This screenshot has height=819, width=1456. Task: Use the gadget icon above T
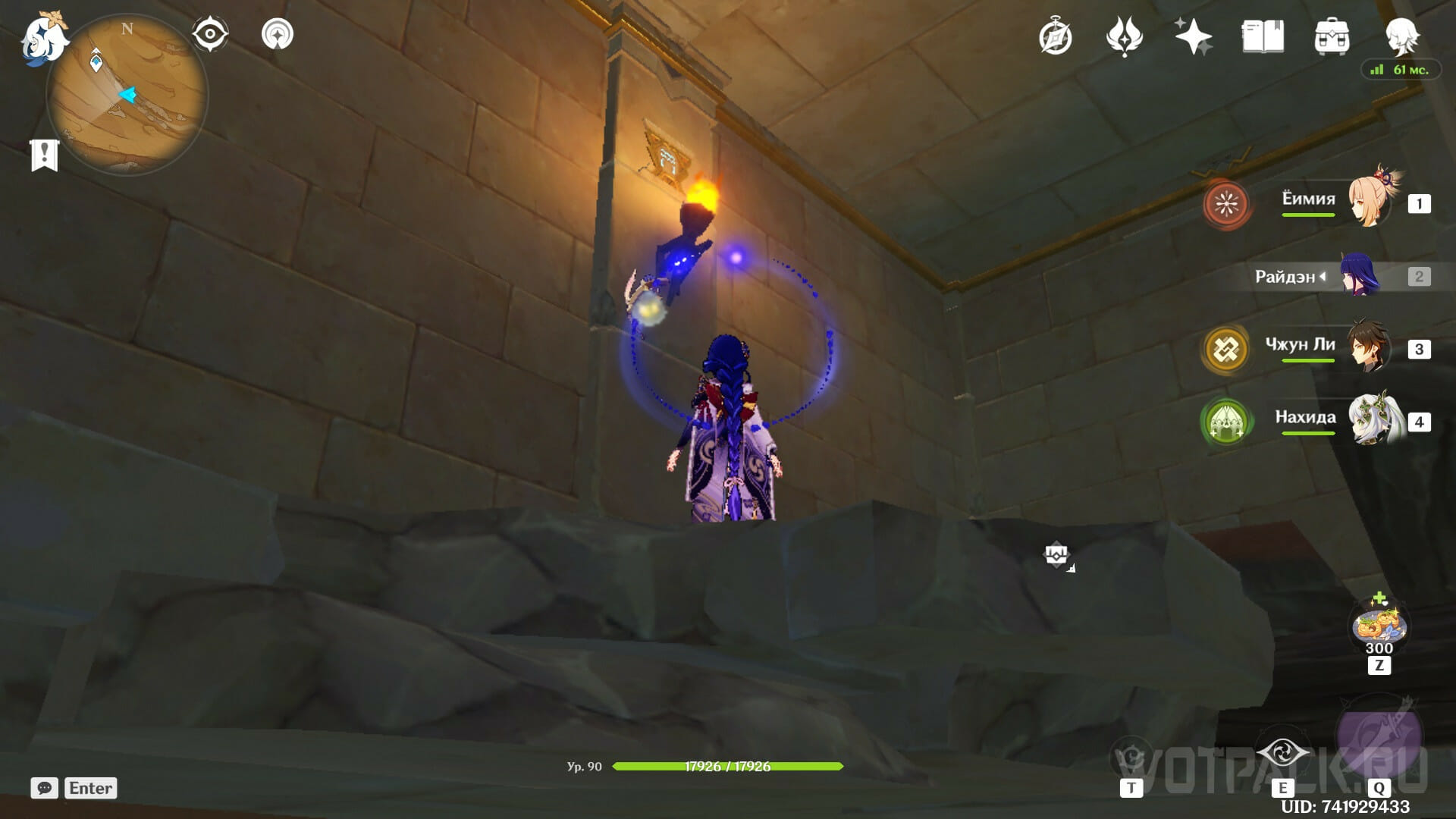pos(1131,758)
